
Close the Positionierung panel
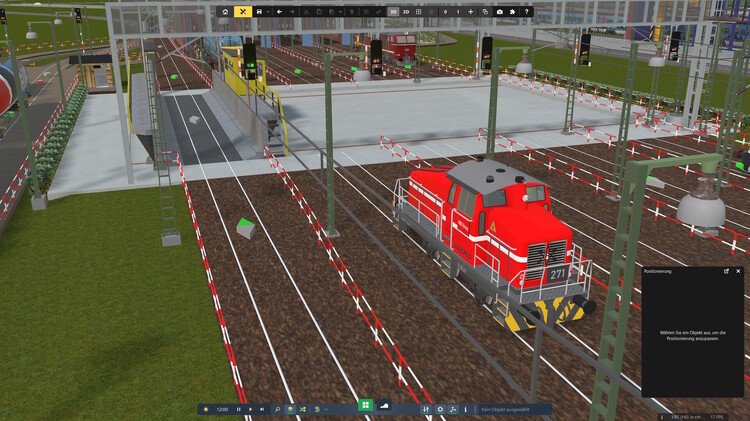click(738, 271)
